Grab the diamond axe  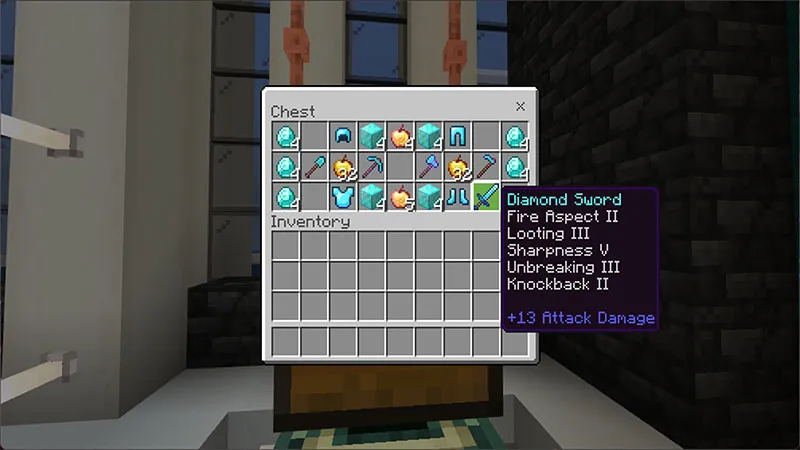429,165
